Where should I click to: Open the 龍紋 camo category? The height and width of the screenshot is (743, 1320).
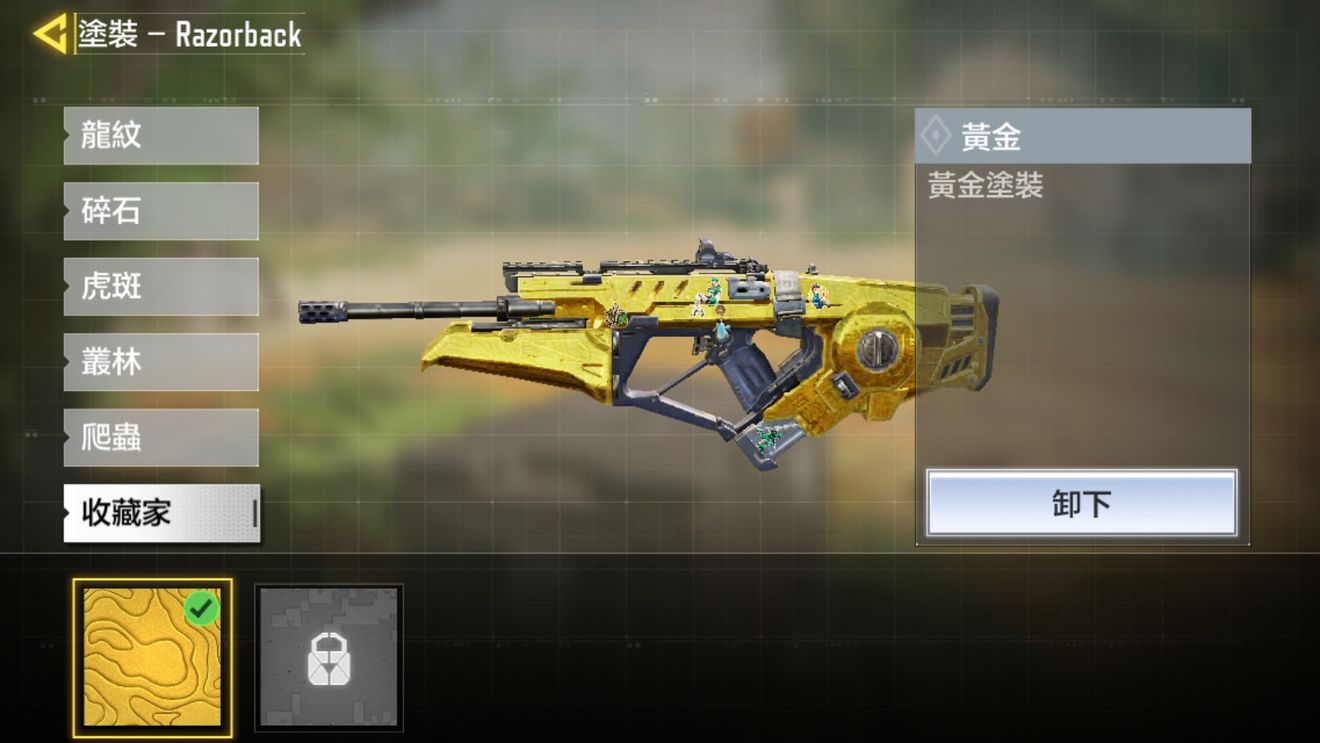pyautogui.click(x=160, y=134)
